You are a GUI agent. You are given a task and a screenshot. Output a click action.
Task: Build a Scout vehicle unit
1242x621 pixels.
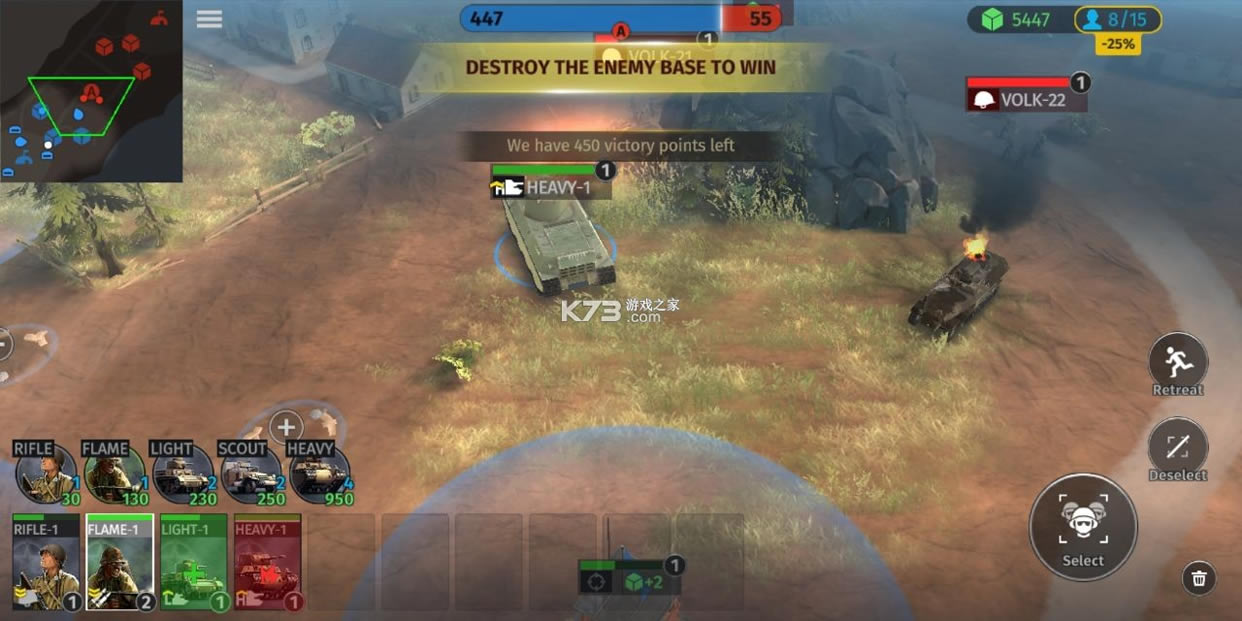click(252, 474)
